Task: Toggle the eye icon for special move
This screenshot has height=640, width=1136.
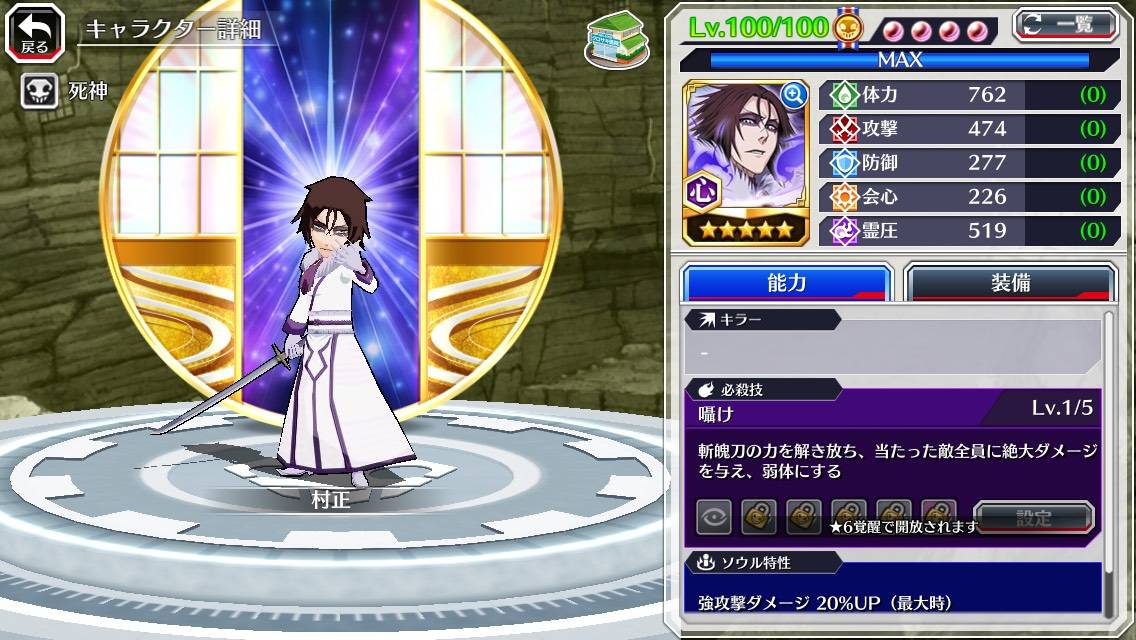Action: pos(714,518)
